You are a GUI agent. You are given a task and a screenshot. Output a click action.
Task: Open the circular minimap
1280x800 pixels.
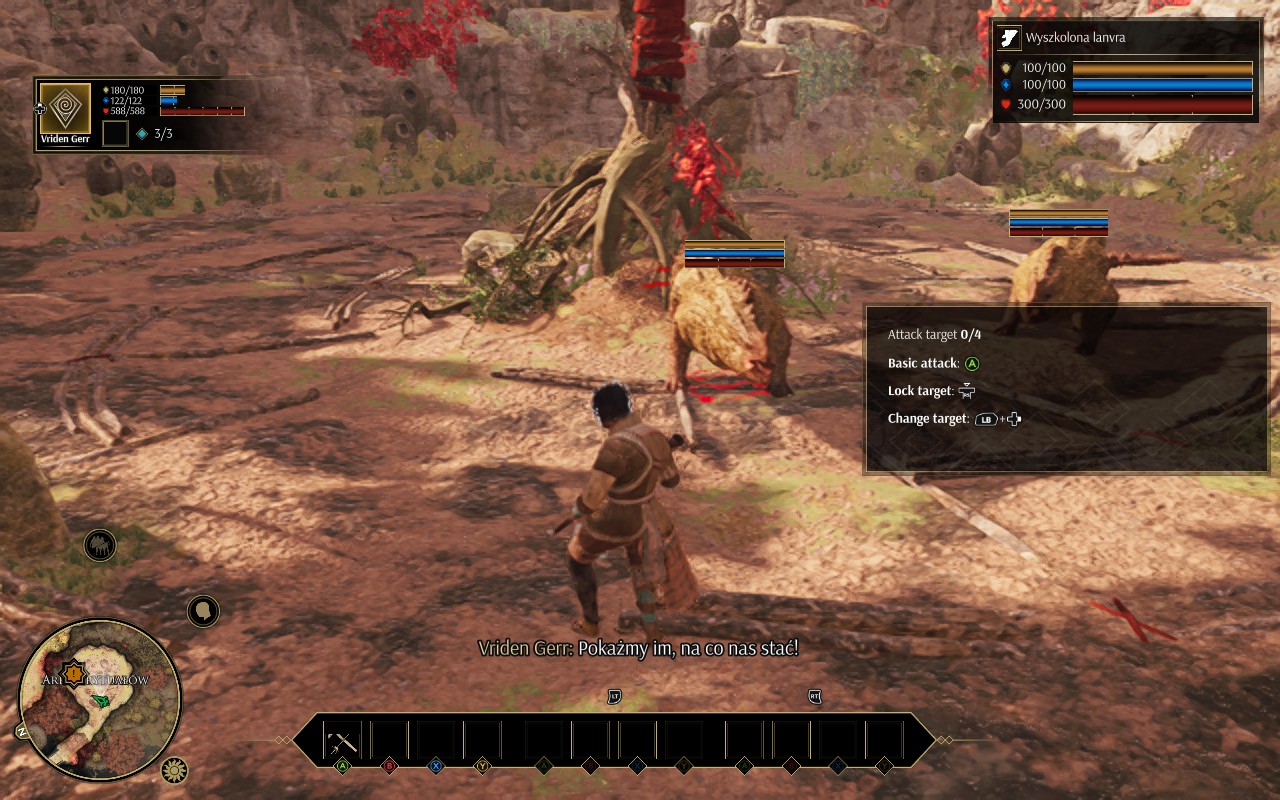point(100,699)
